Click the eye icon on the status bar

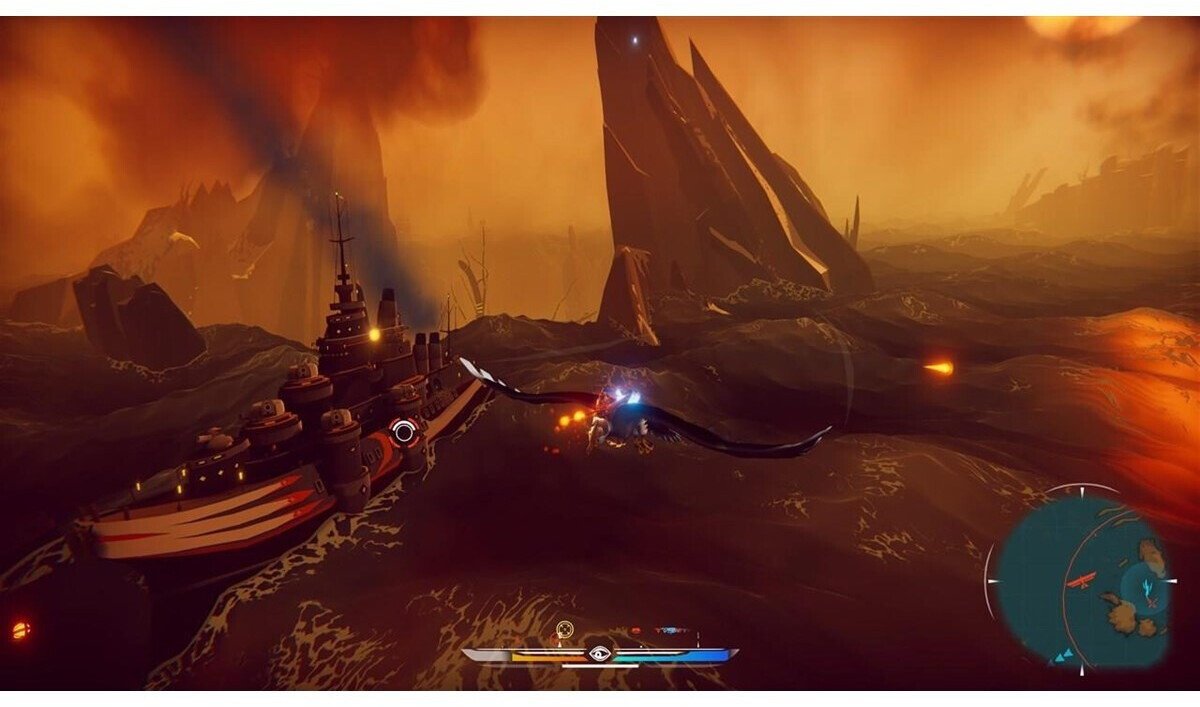point(599,654)
